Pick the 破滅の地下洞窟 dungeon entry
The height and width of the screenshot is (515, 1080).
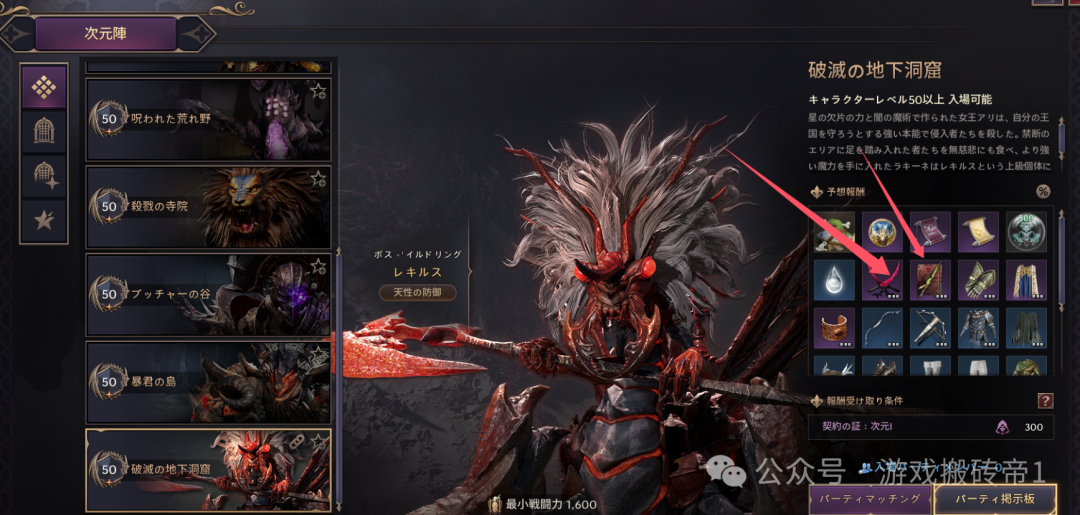208,470
